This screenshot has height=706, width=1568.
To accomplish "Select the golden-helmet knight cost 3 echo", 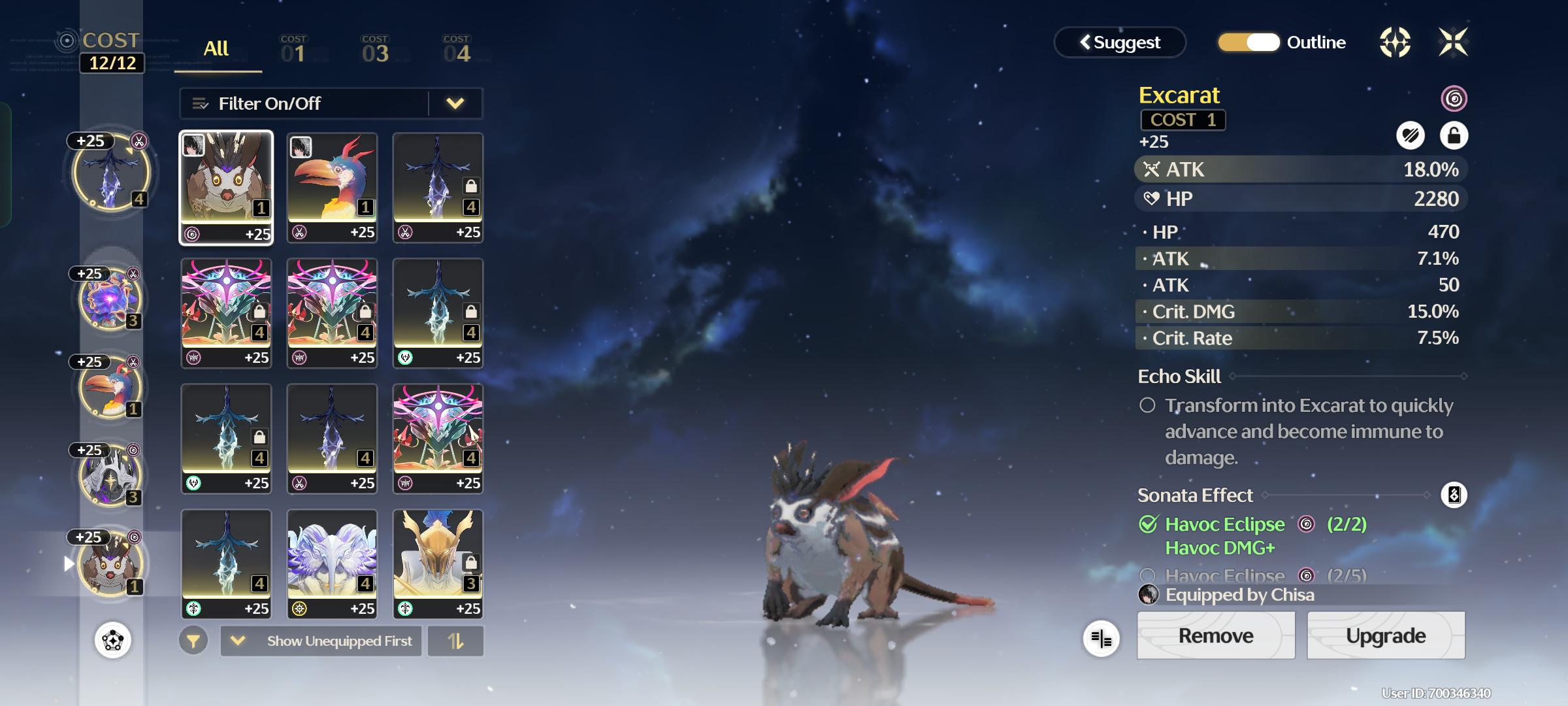I will click(438, 563).
